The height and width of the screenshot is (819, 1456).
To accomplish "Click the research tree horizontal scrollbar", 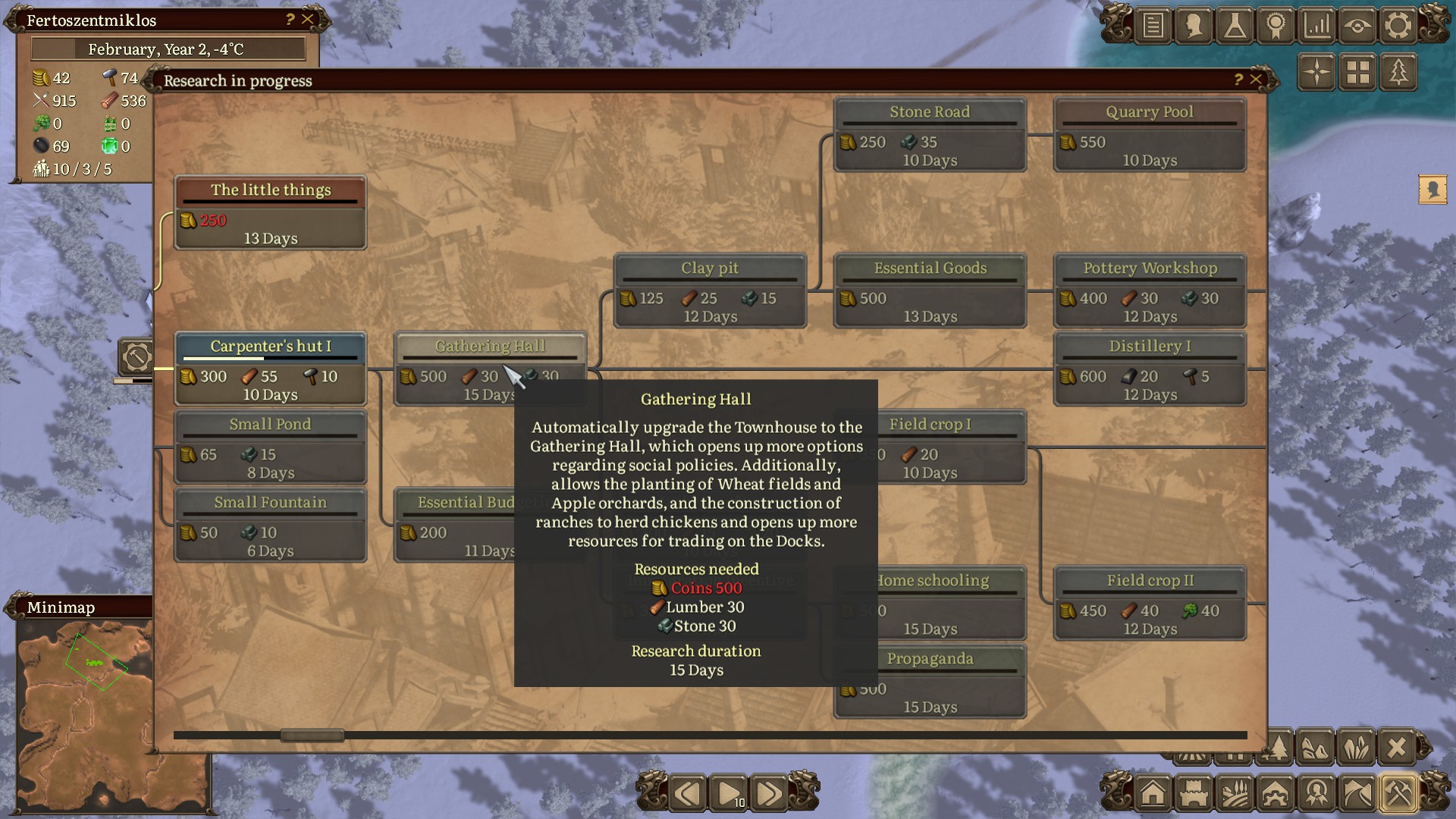I will [x=312, y=735].
